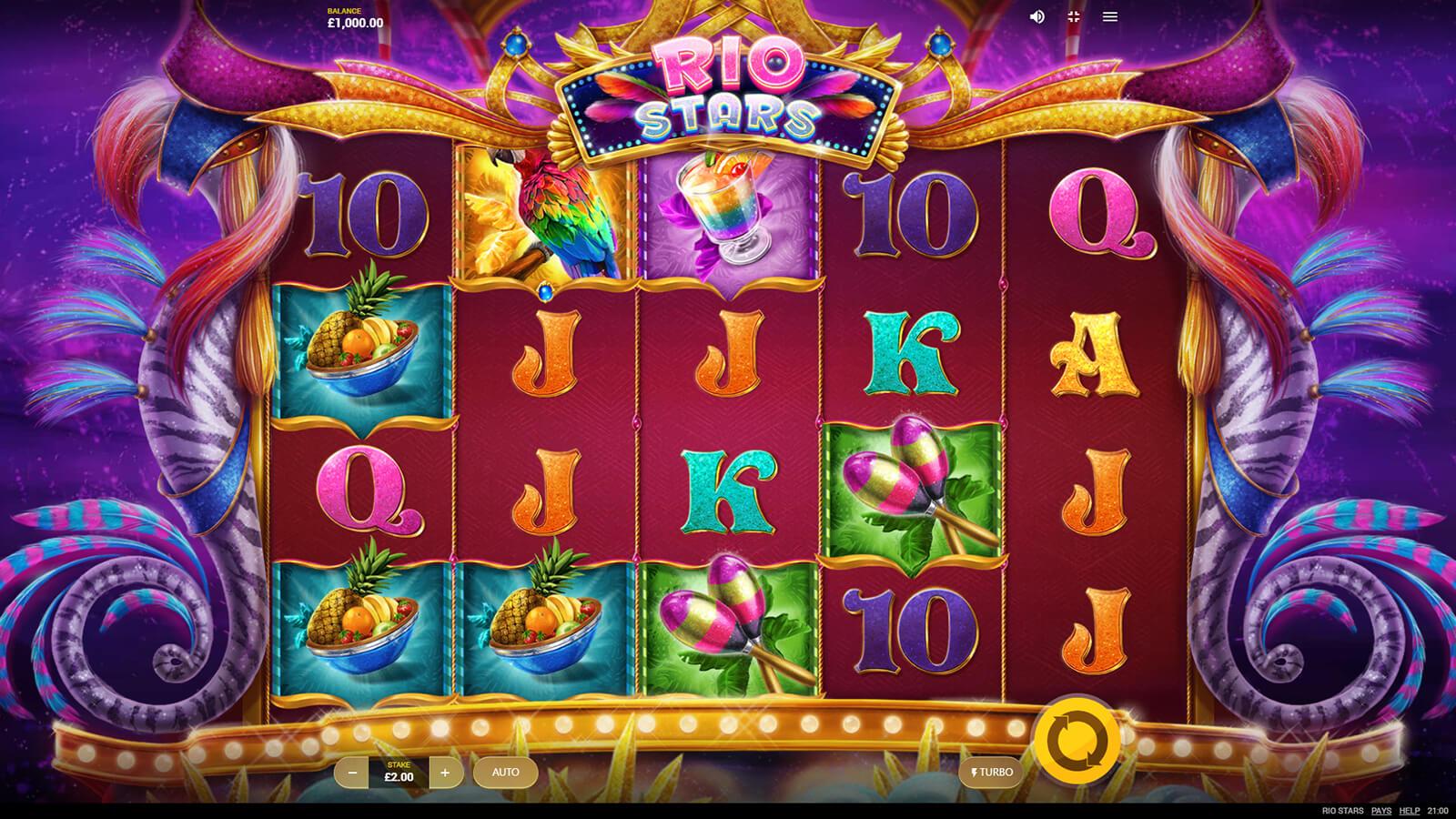The height and width of the screenshot is (819, 1456).
Task: Spin the reels with the yellow button
Action: pos(1077,741)
